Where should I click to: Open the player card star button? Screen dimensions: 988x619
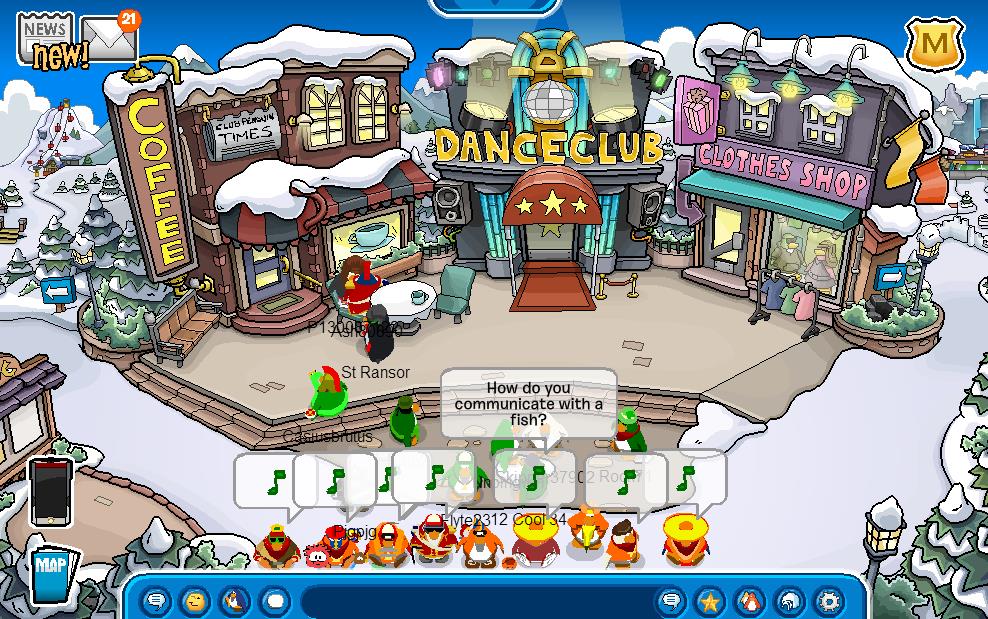coord(710,601)
